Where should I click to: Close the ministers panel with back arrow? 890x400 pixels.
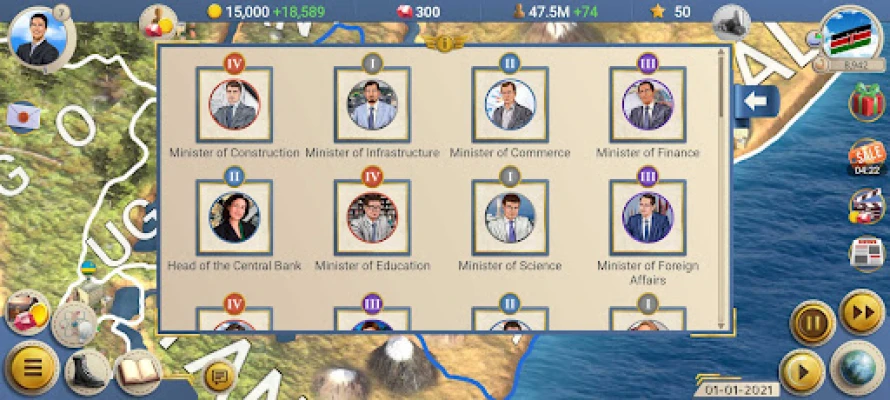click(x=753, y=101)
